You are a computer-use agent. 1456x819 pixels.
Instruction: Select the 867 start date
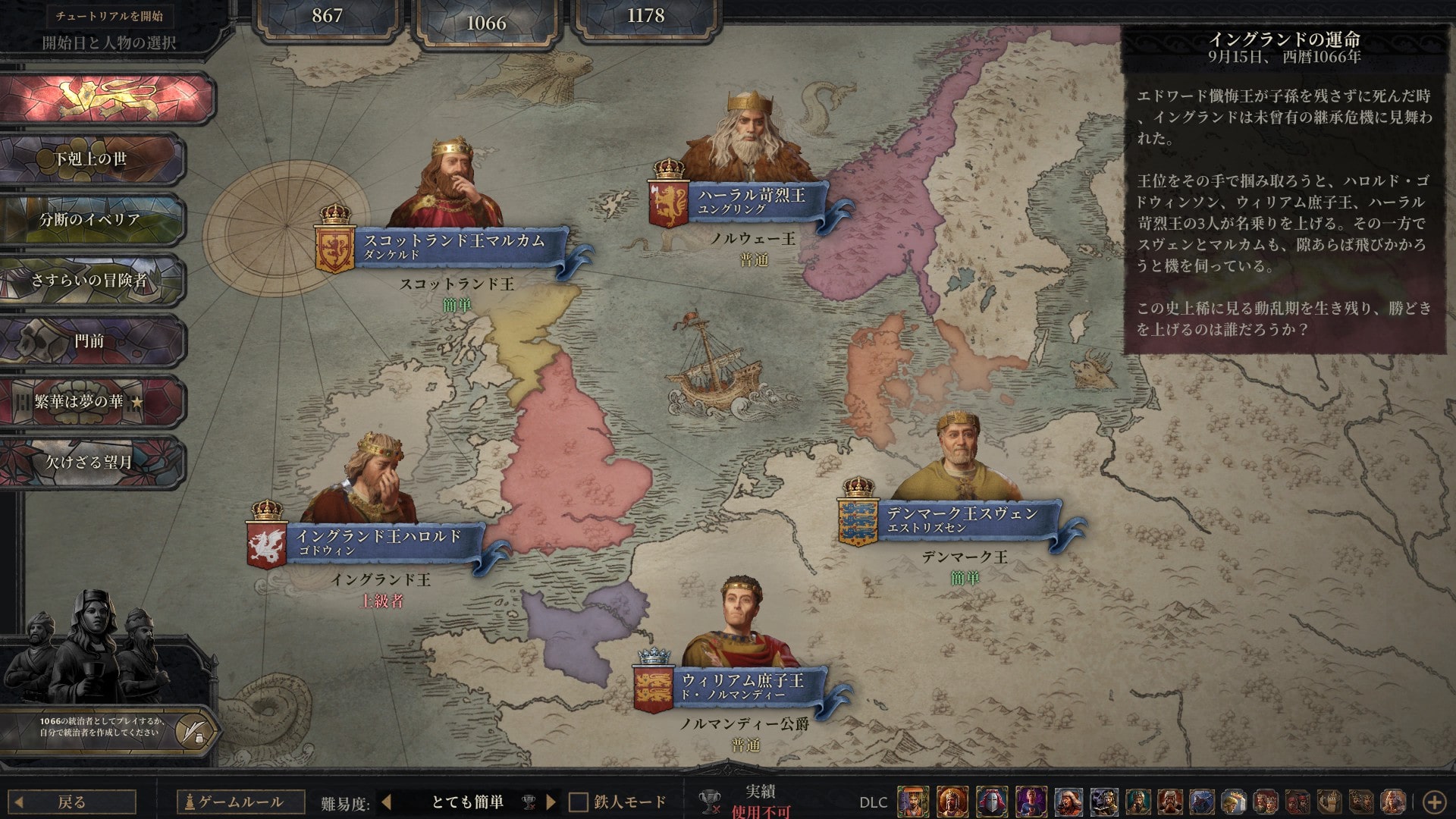[327, 17]
